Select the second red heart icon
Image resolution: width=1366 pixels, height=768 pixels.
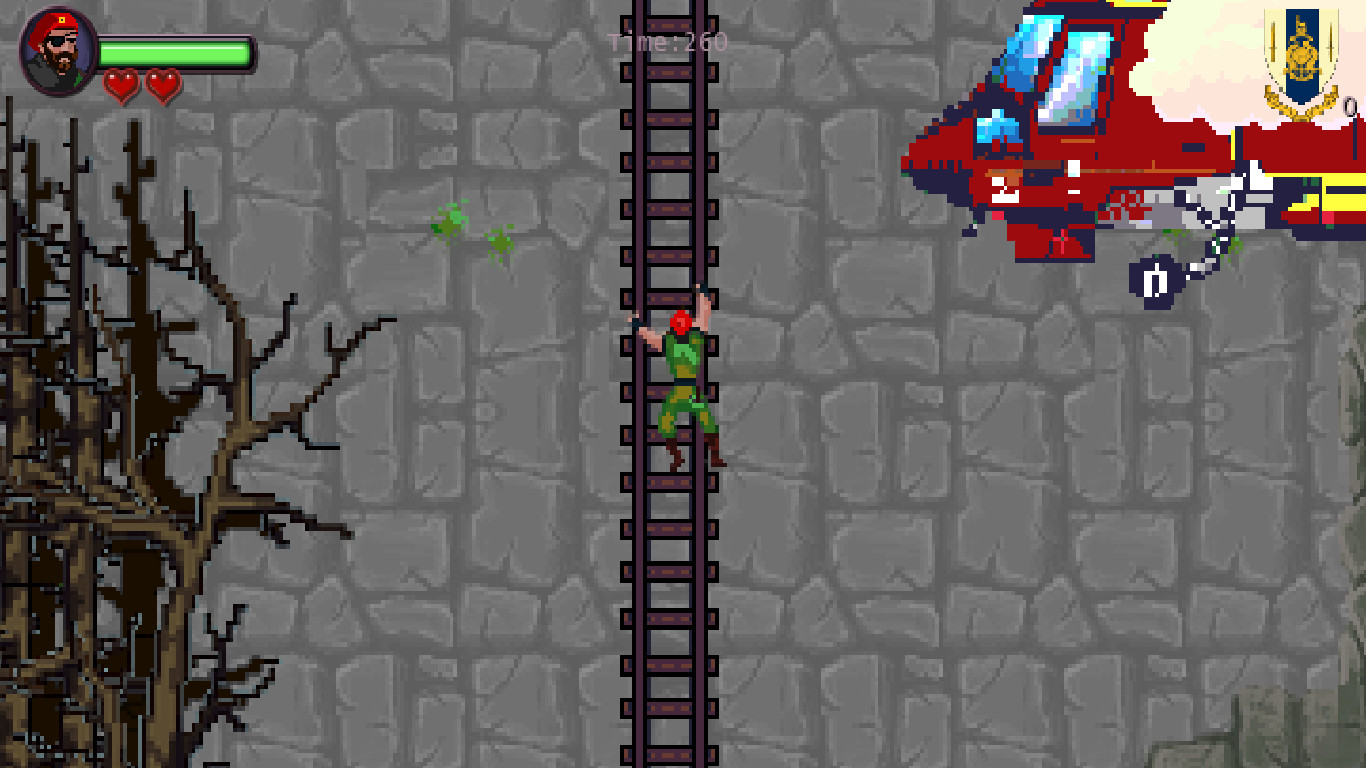pos(163,83)
